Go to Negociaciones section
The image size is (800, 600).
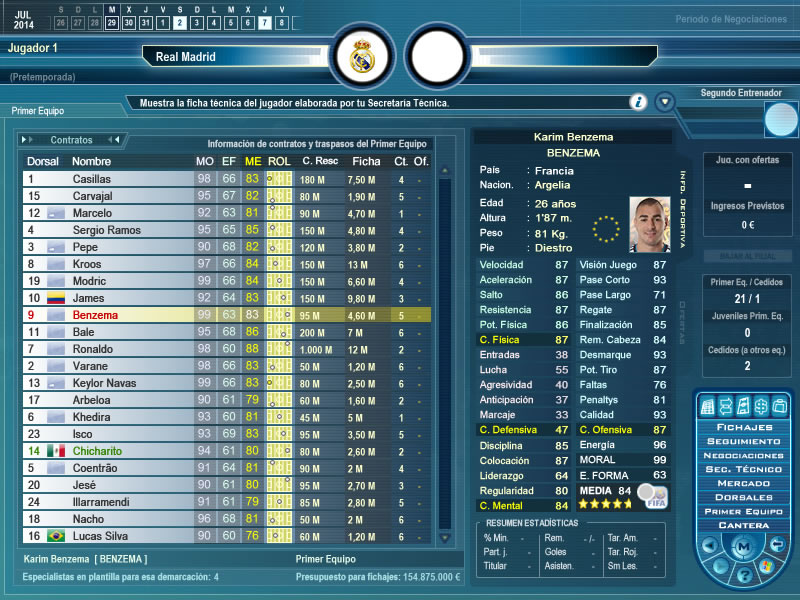tap(743, 455)
